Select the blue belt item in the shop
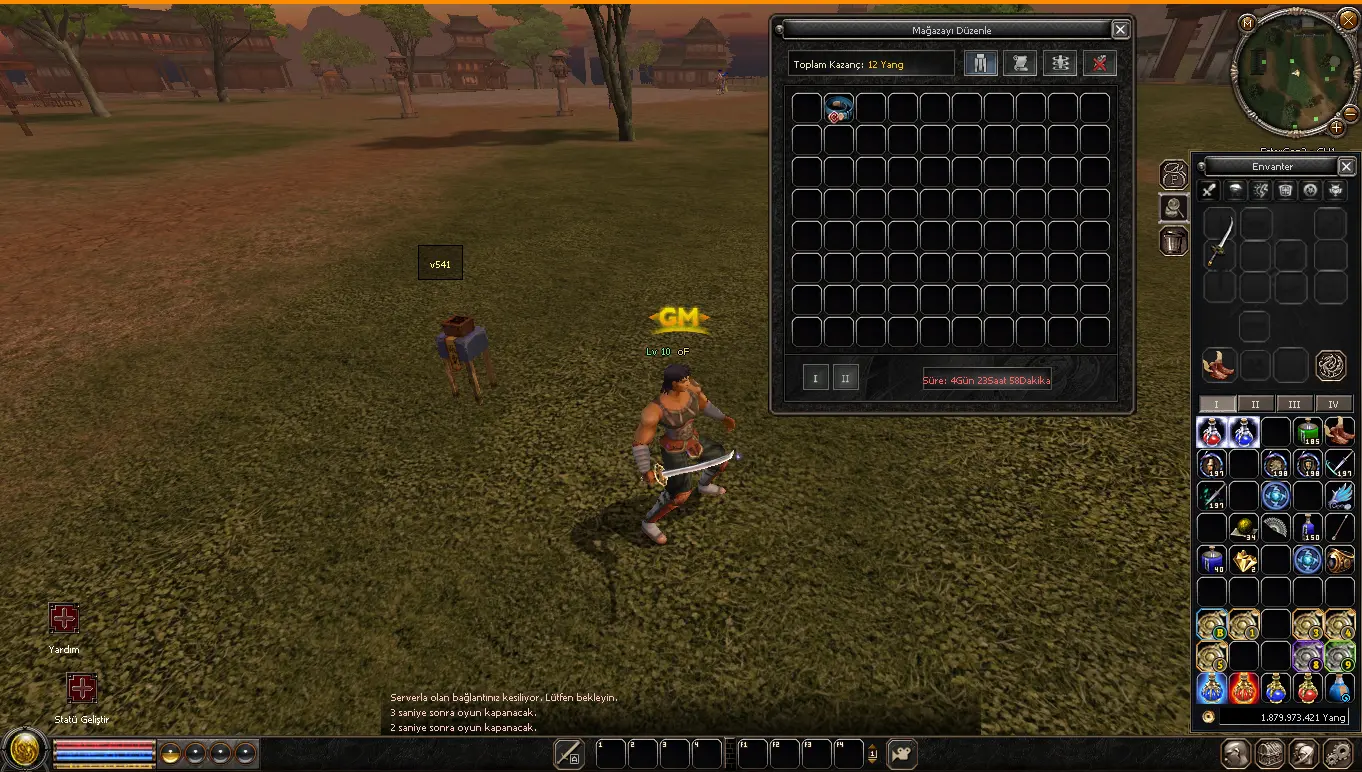Screen dimensions: 1362x772 (x=838, y=109)
